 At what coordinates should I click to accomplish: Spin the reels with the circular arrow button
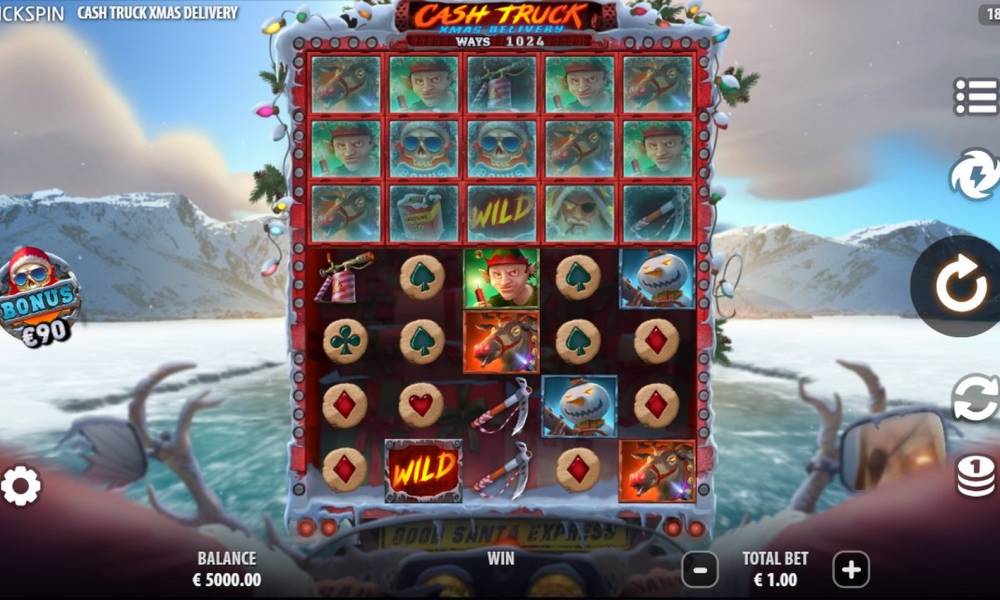click(960, 286)
